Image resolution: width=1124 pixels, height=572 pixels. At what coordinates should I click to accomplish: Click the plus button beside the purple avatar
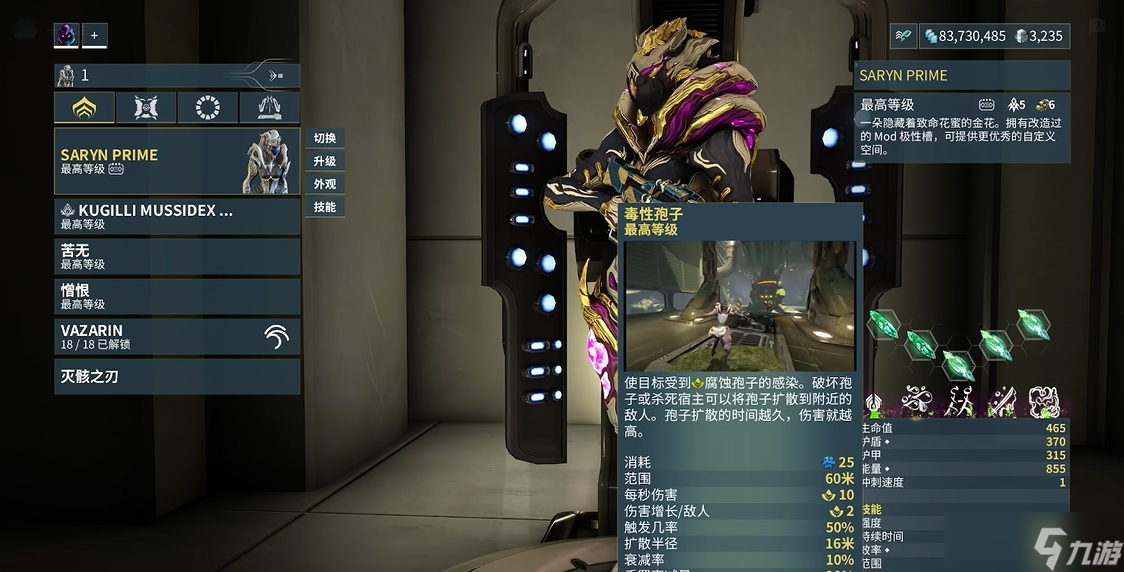(94, 36)
